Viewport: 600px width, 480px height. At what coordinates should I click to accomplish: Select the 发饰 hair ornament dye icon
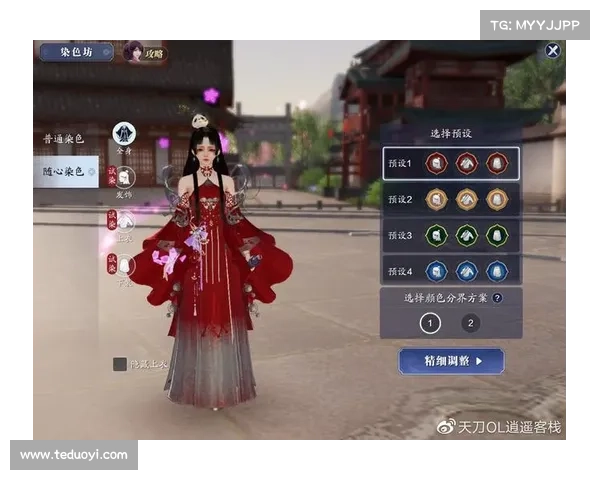[125, 178]
